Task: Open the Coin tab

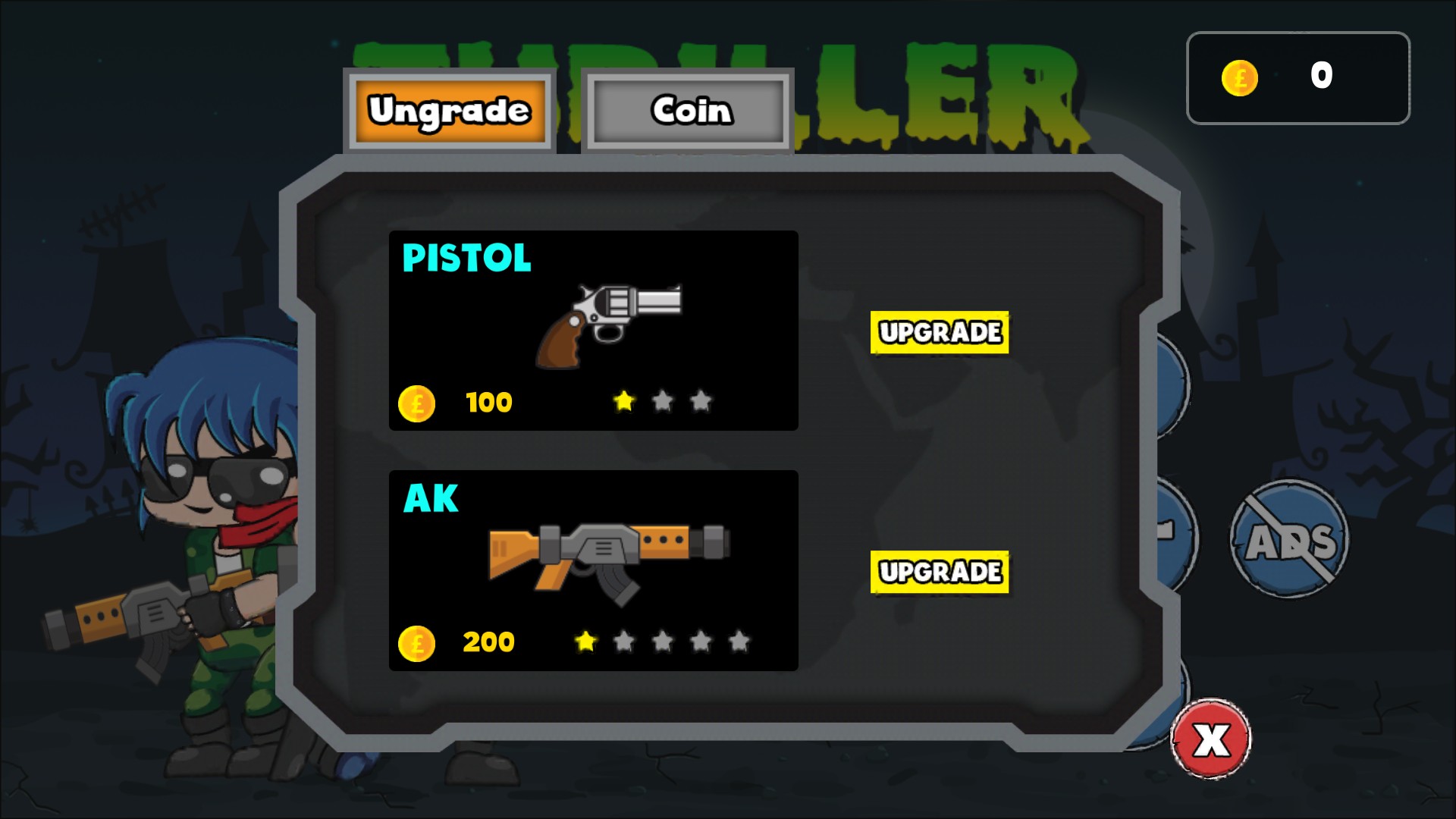Action: click(688, 111)
